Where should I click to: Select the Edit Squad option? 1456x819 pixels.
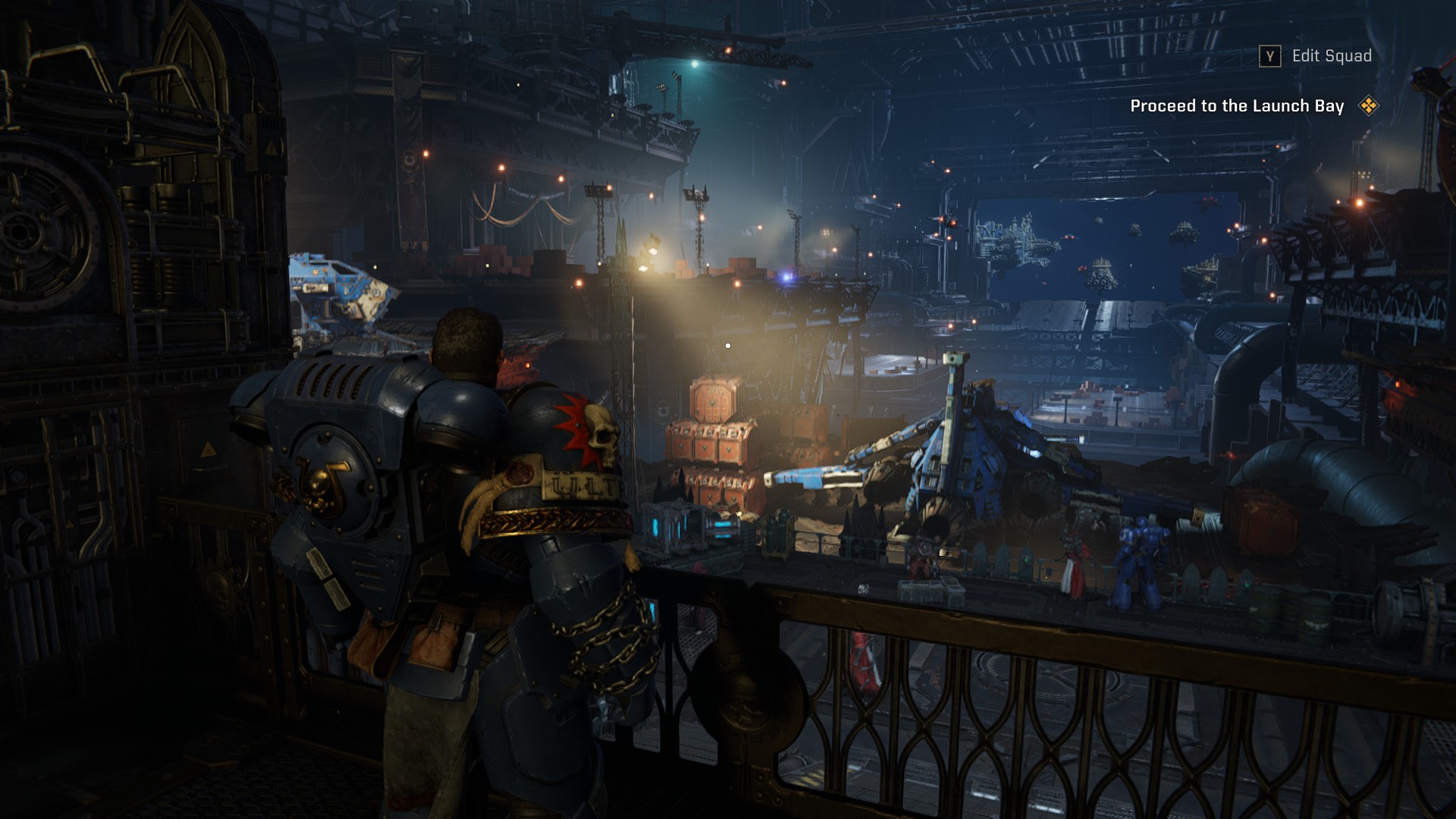click(x=1331, y=56)
